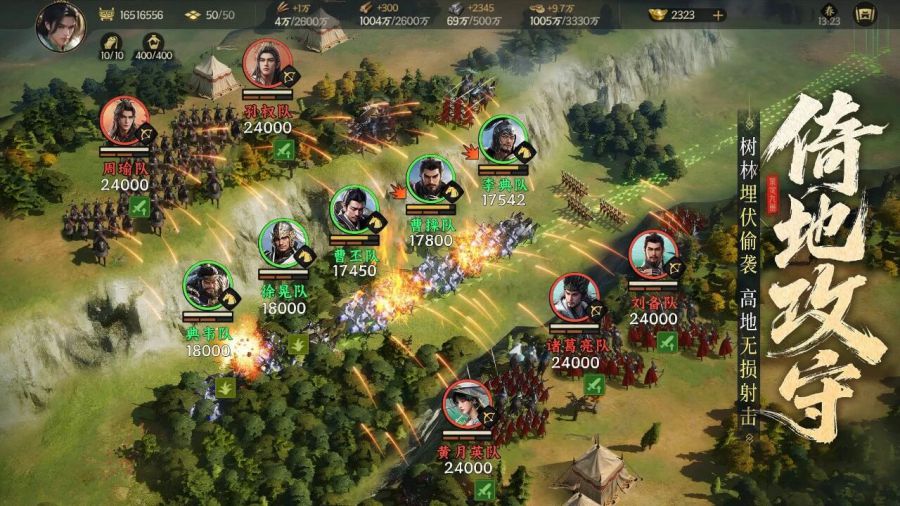The image size is (900, 506).
Task: Select Cao Cao's troop portrait (曹操队)
Action: click(431, 180)
